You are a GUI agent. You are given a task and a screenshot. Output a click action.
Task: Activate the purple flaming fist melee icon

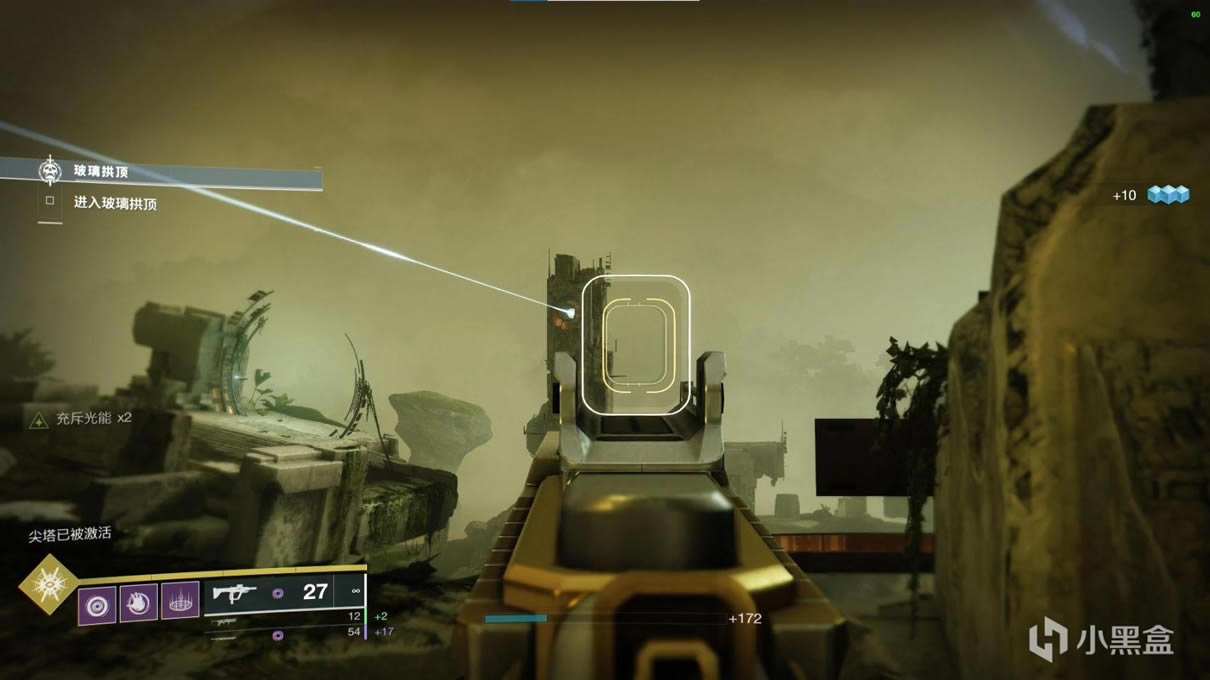point(139,603)
